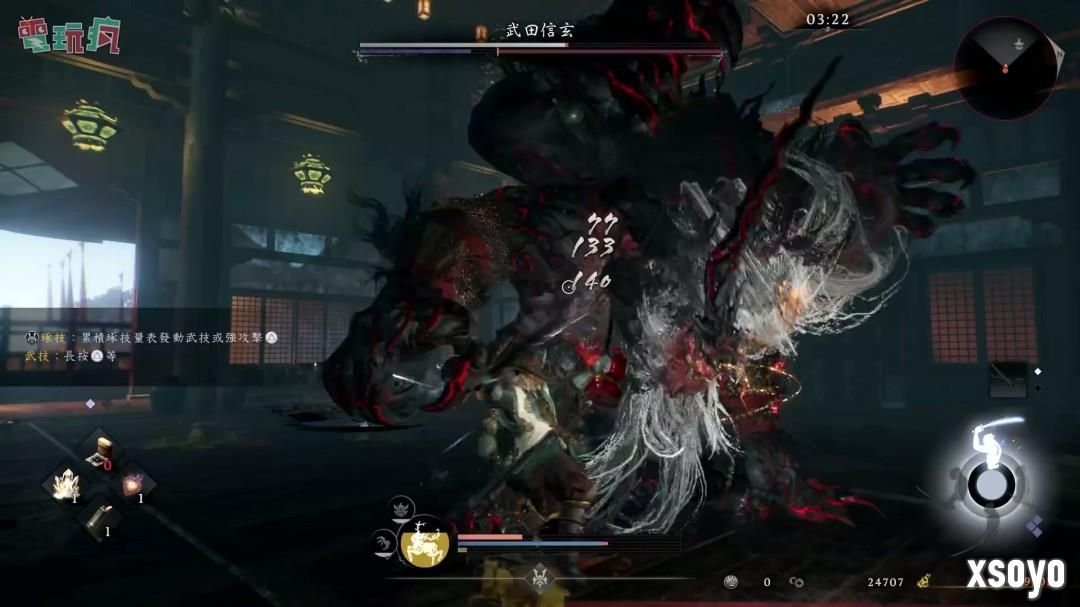Select the white crystal cluster item slot
Image resolution: width=1080 pixels, height=607 pixels.
coord(67,485)
